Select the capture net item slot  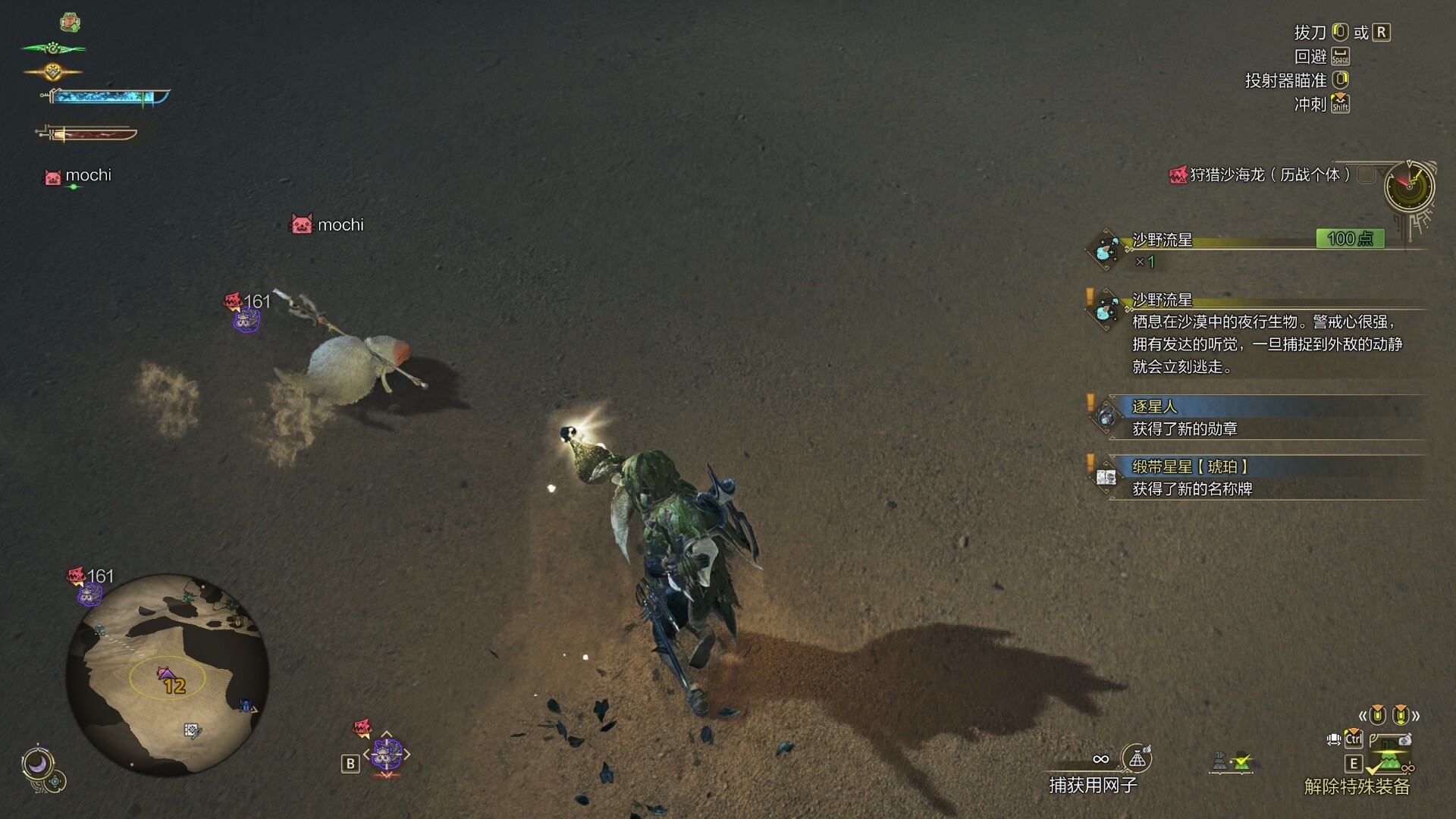coord(1136,758)
